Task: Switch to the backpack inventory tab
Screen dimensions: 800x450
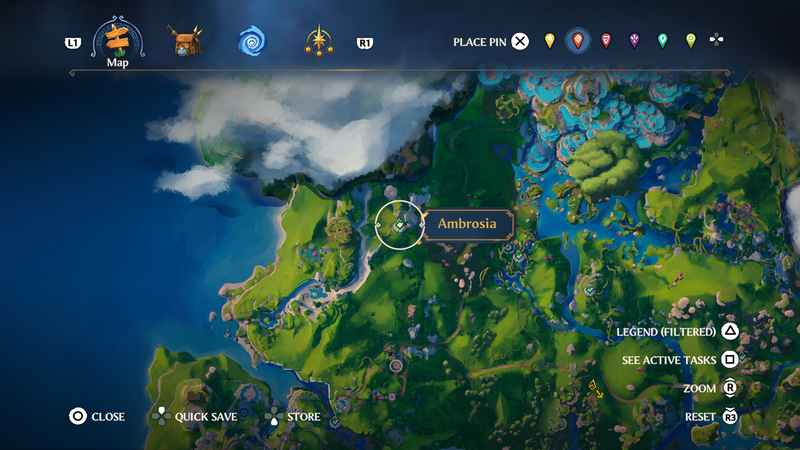Action: pyautogui.click(x=185, y=42)
